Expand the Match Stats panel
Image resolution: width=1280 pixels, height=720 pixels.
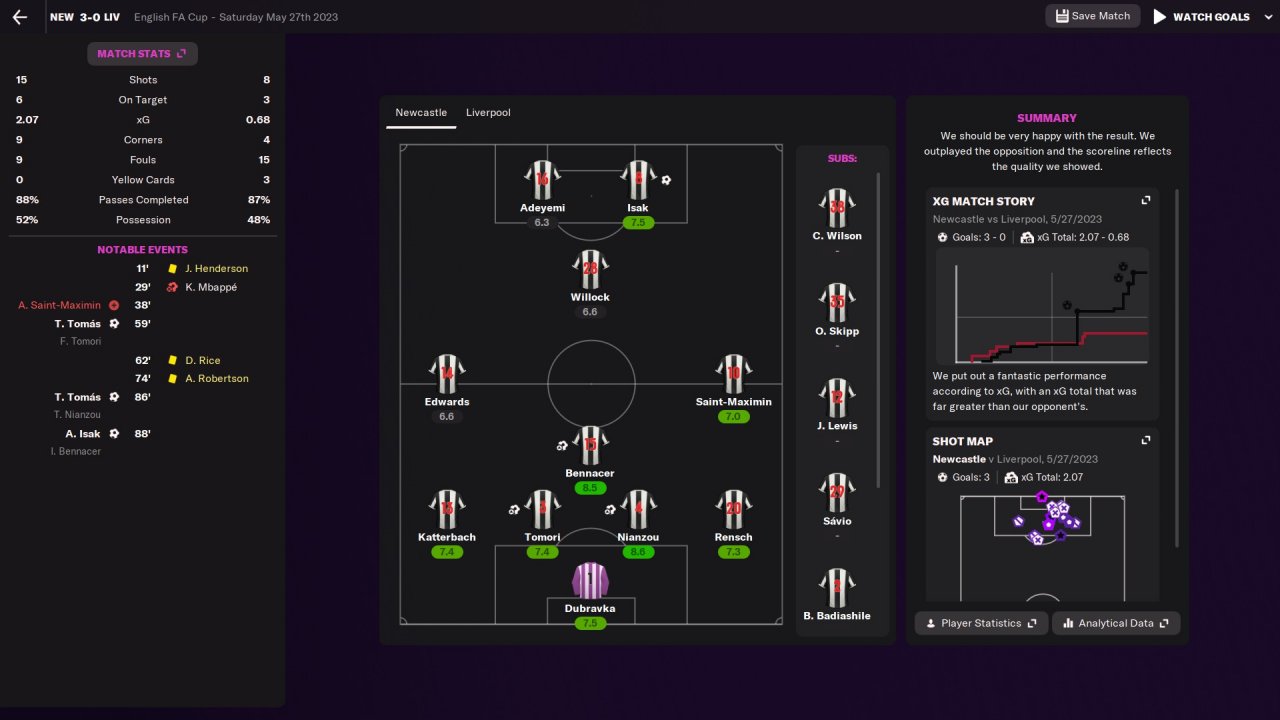(x=142, y=54)
